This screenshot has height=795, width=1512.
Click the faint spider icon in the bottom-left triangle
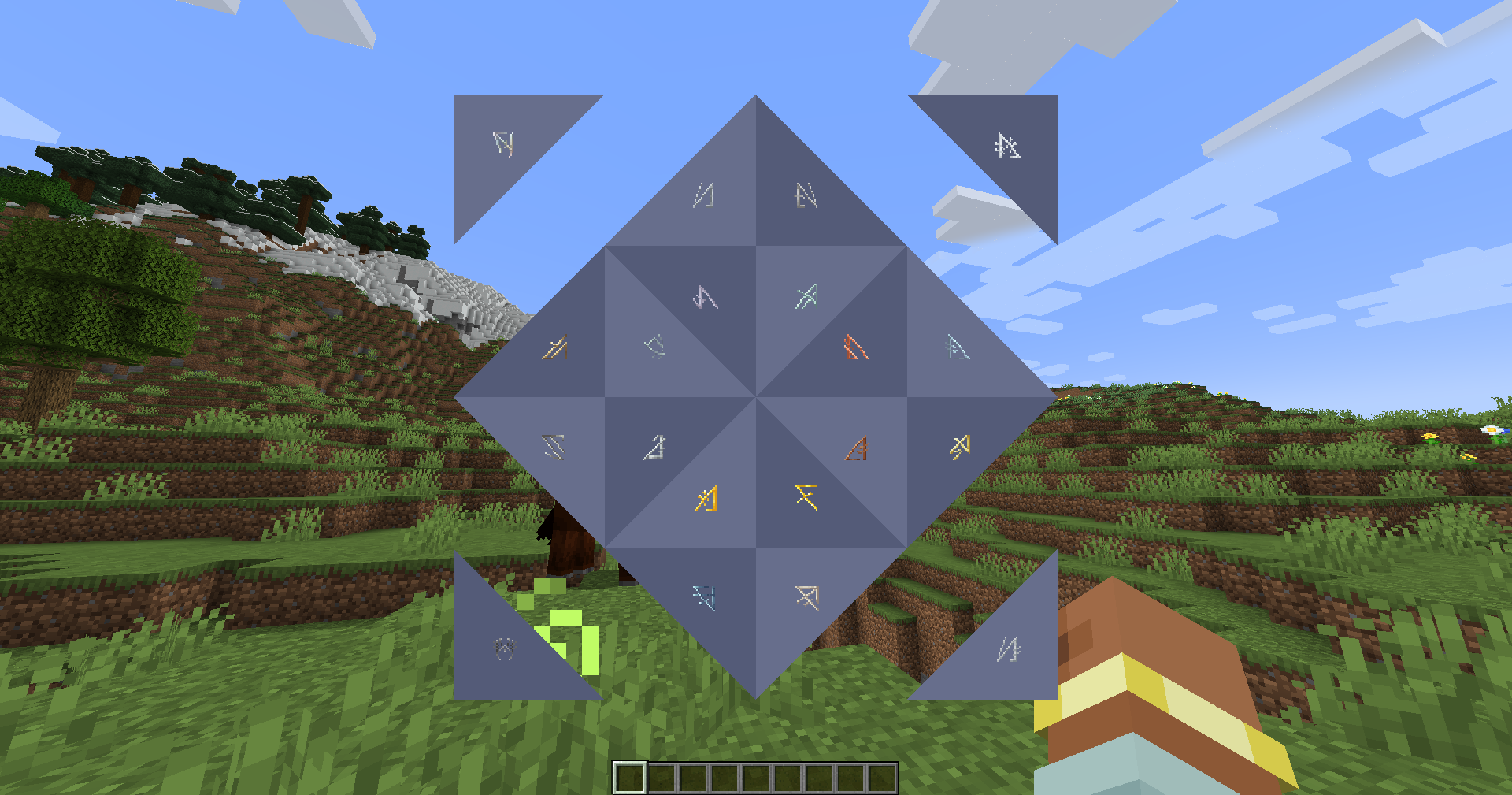tap(504, 650)
